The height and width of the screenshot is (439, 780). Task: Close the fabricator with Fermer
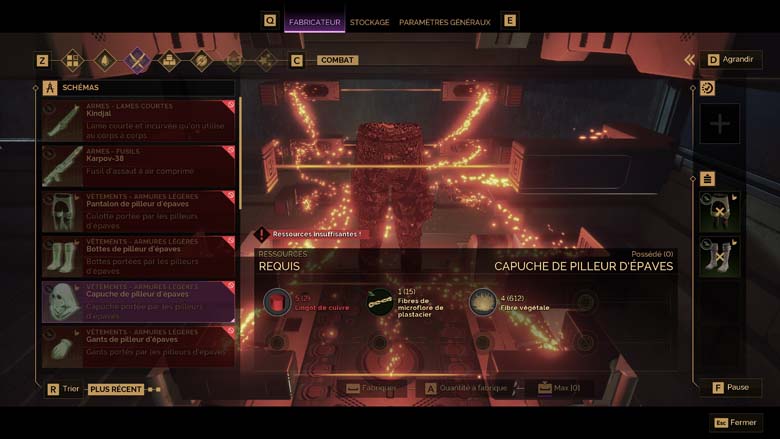[x=736, y=422]
